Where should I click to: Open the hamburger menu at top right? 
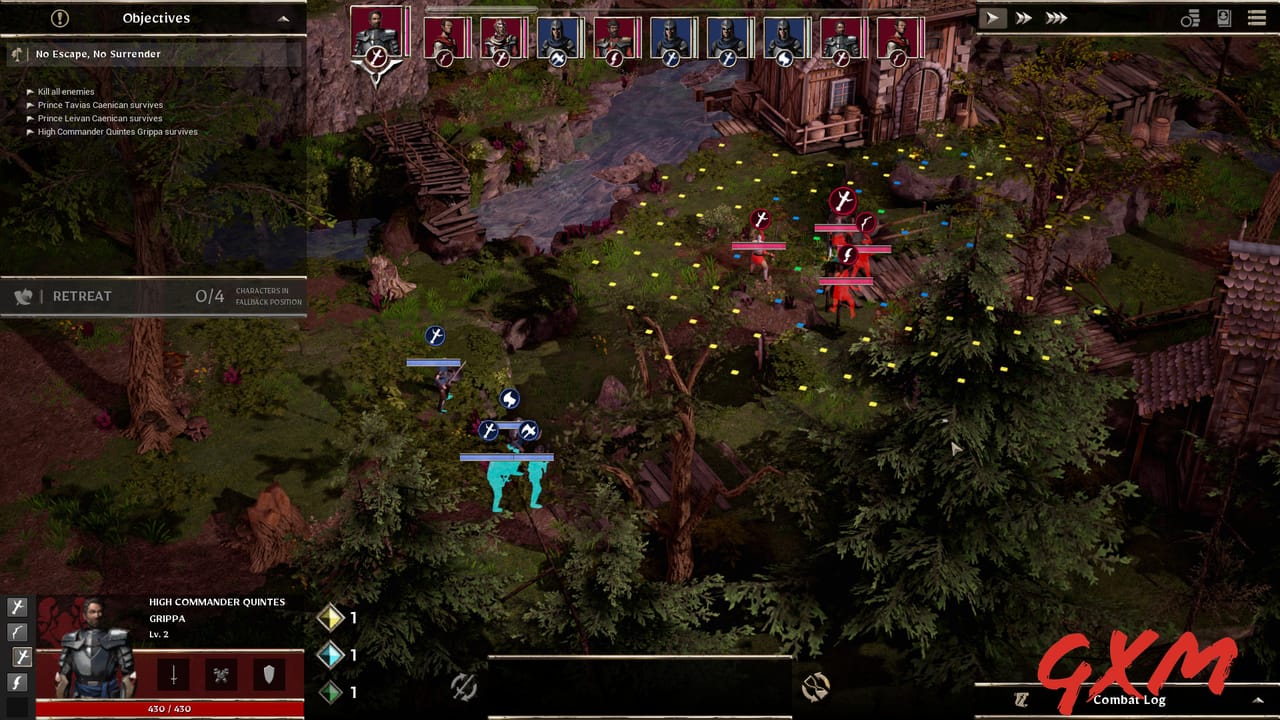pyautogui.click(x=1257, y=17)
